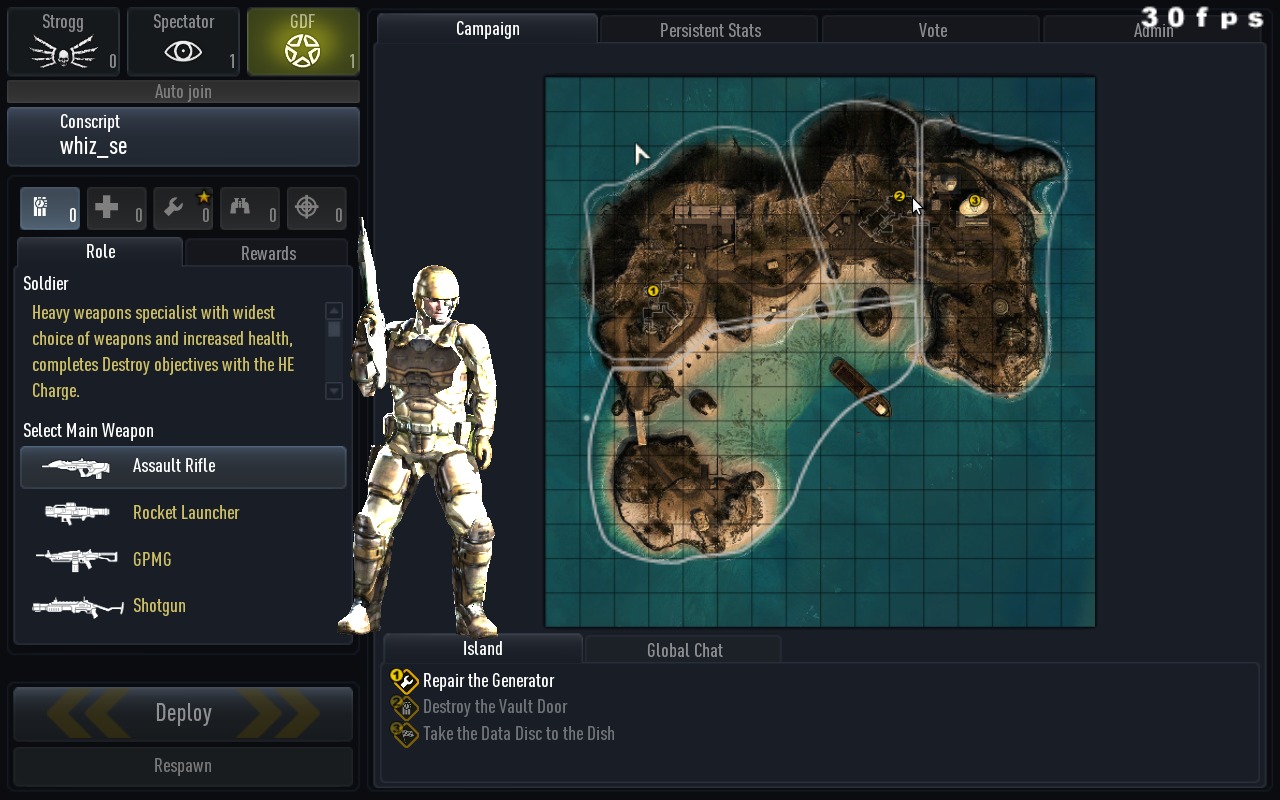This screenshot has height=800, width=1280.
Task: Open the Persistent Stats tab
Action: point(710,30)
